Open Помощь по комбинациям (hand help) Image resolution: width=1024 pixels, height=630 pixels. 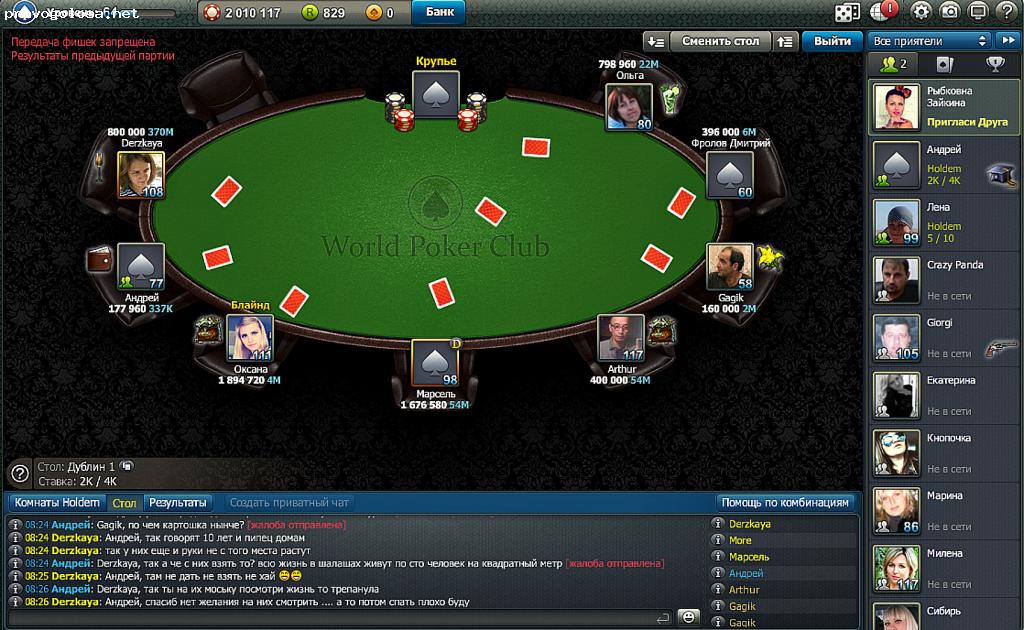[x=786, y=503]
